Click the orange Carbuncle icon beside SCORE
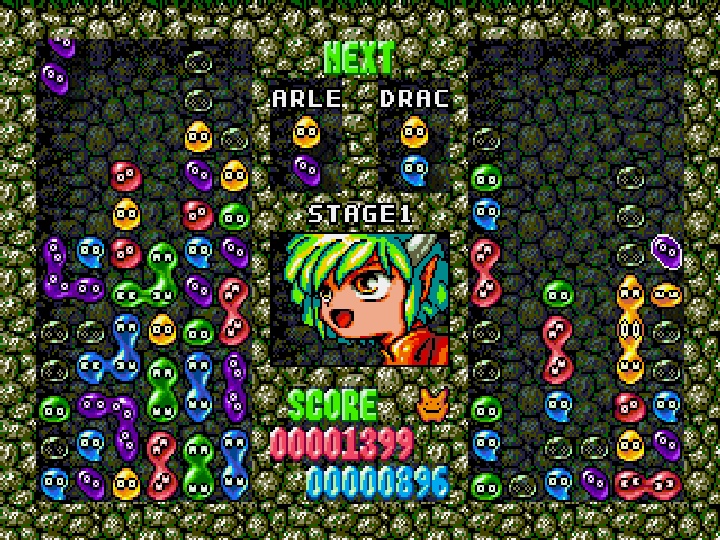The height and width of the screenshot is (540, 720). tap(433, 403)
